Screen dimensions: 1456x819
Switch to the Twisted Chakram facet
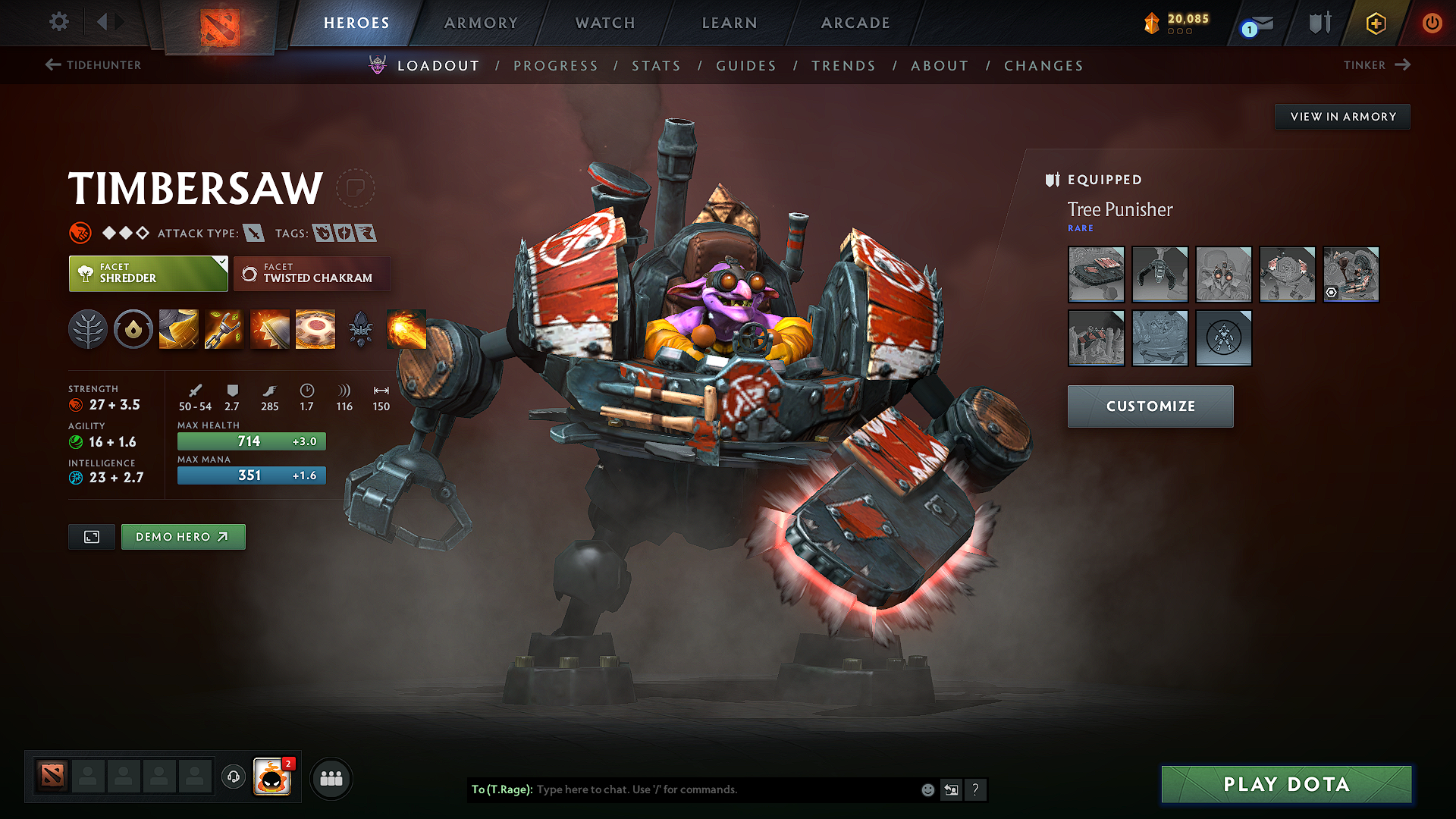(x=311, y=274)
